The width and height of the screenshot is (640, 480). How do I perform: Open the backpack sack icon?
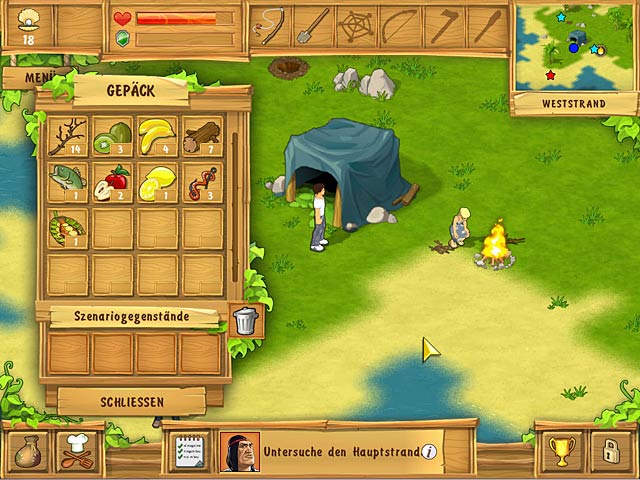(x=27, y=450)
